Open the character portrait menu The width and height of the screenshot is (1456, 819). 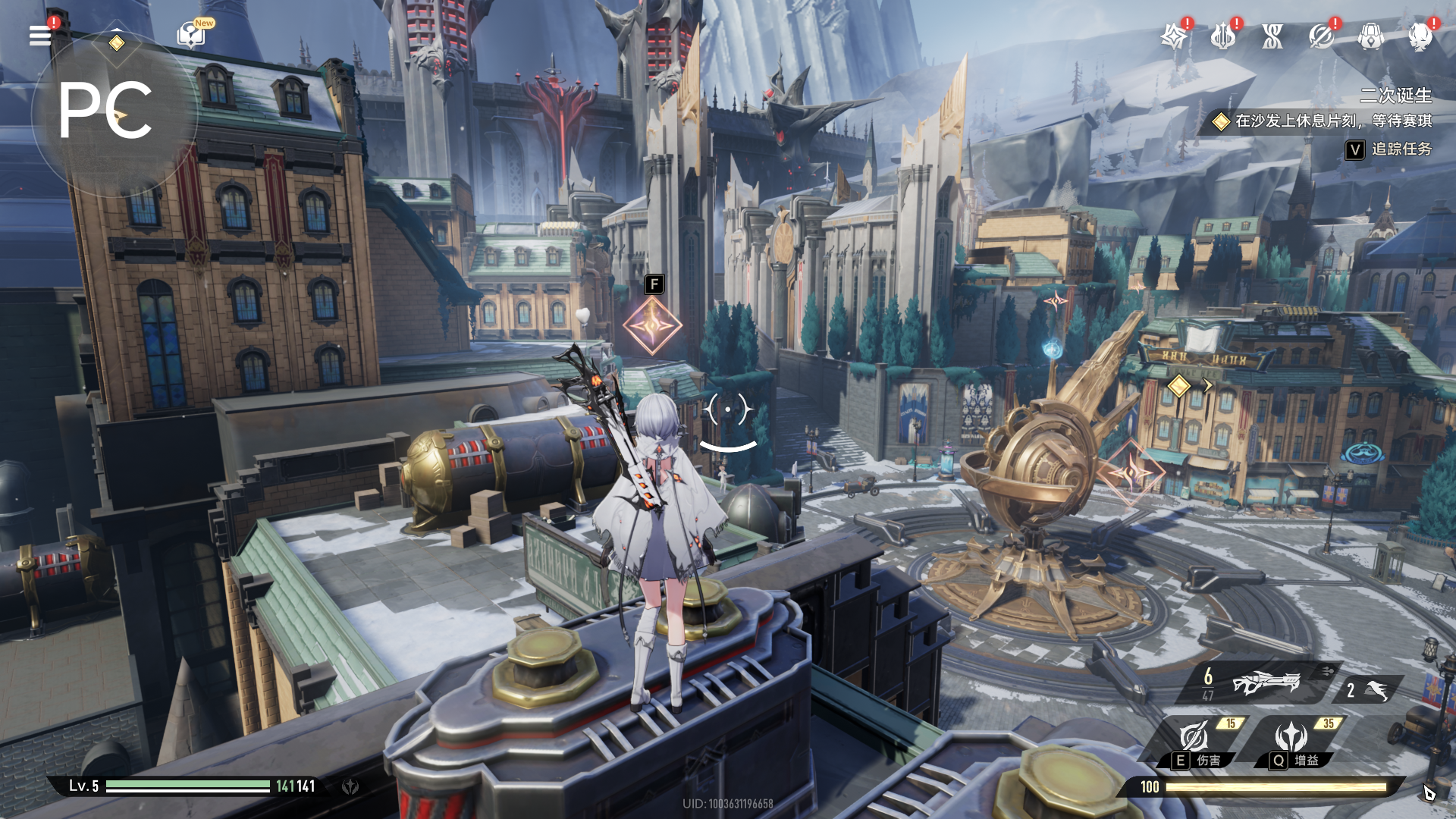click(1420, 36)
